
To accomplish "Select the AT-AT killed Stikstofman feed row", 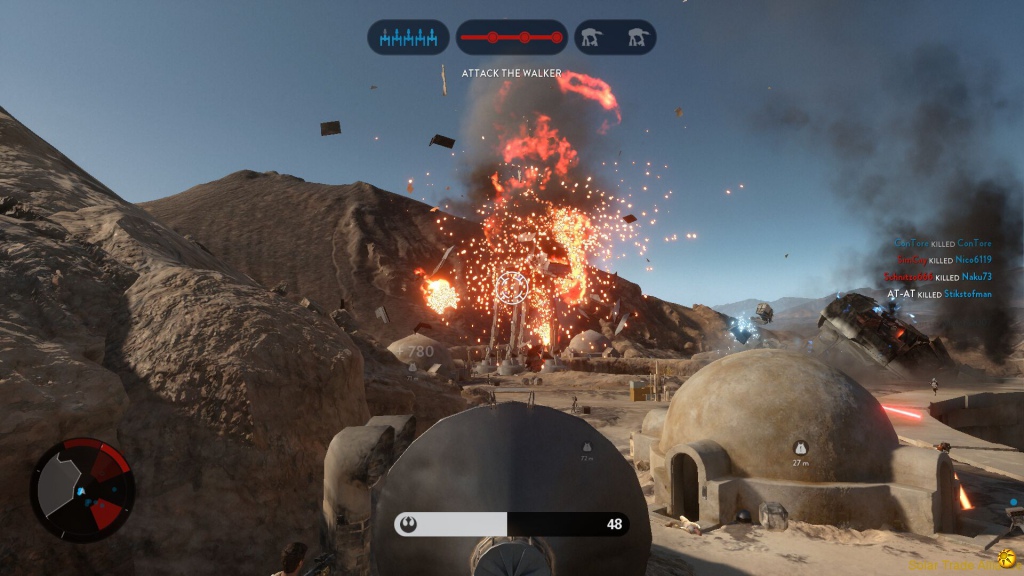I will (x=939, y=294).
